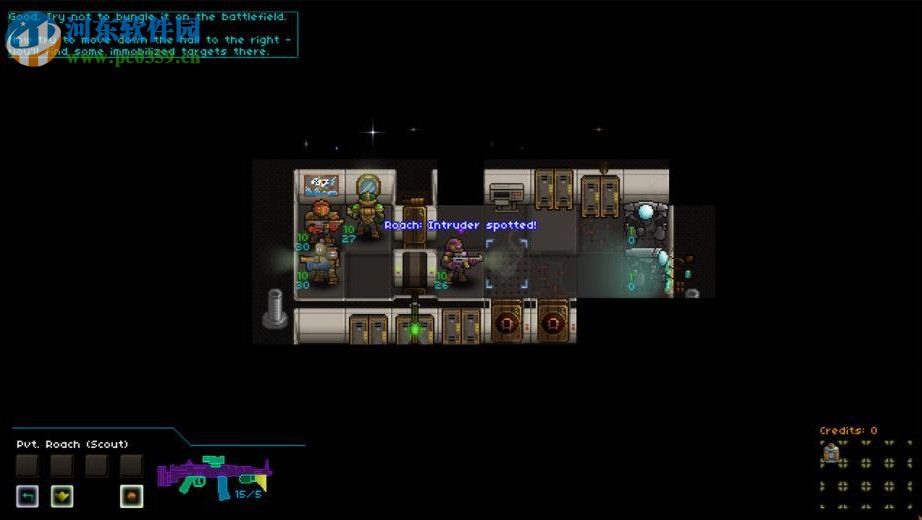
Task: Select the orange-armored squad soldier
Action: (x=323, y=220)
